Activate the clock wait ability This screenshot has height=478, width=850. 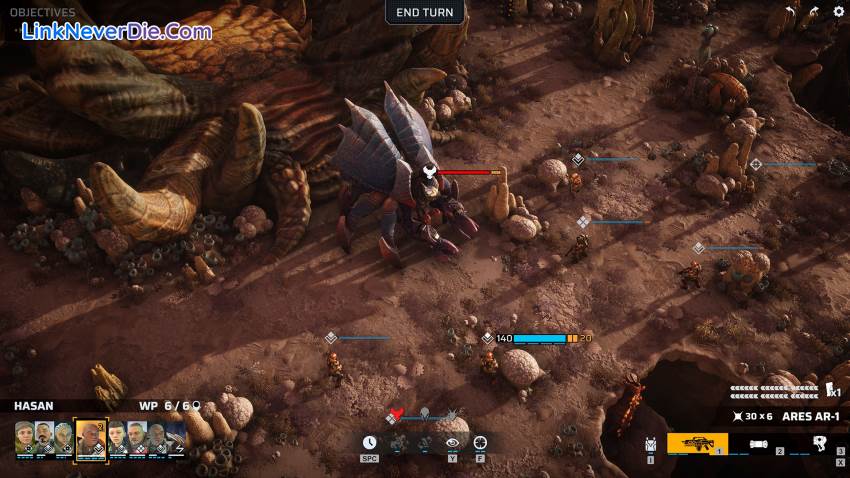point(370,442)
